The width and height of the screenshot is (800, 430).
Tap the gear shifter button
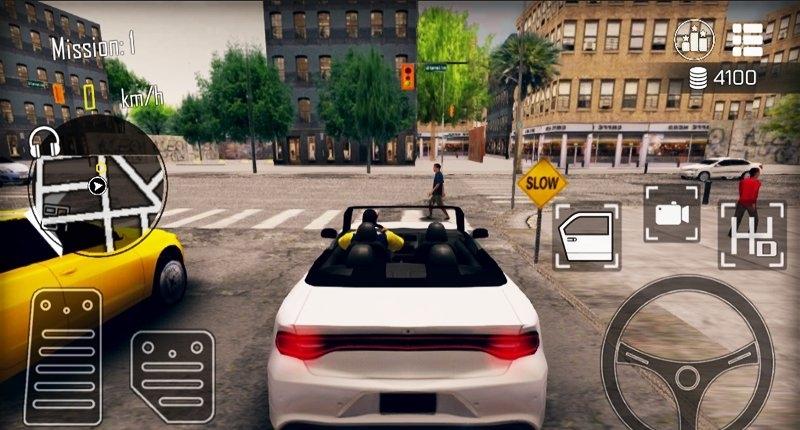(751, 236)
